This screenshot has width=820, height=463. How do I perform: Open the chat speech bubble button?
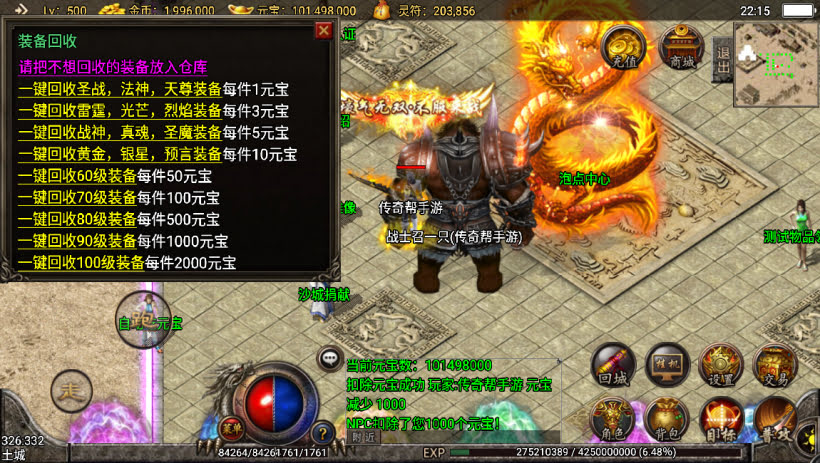[328, 357]
